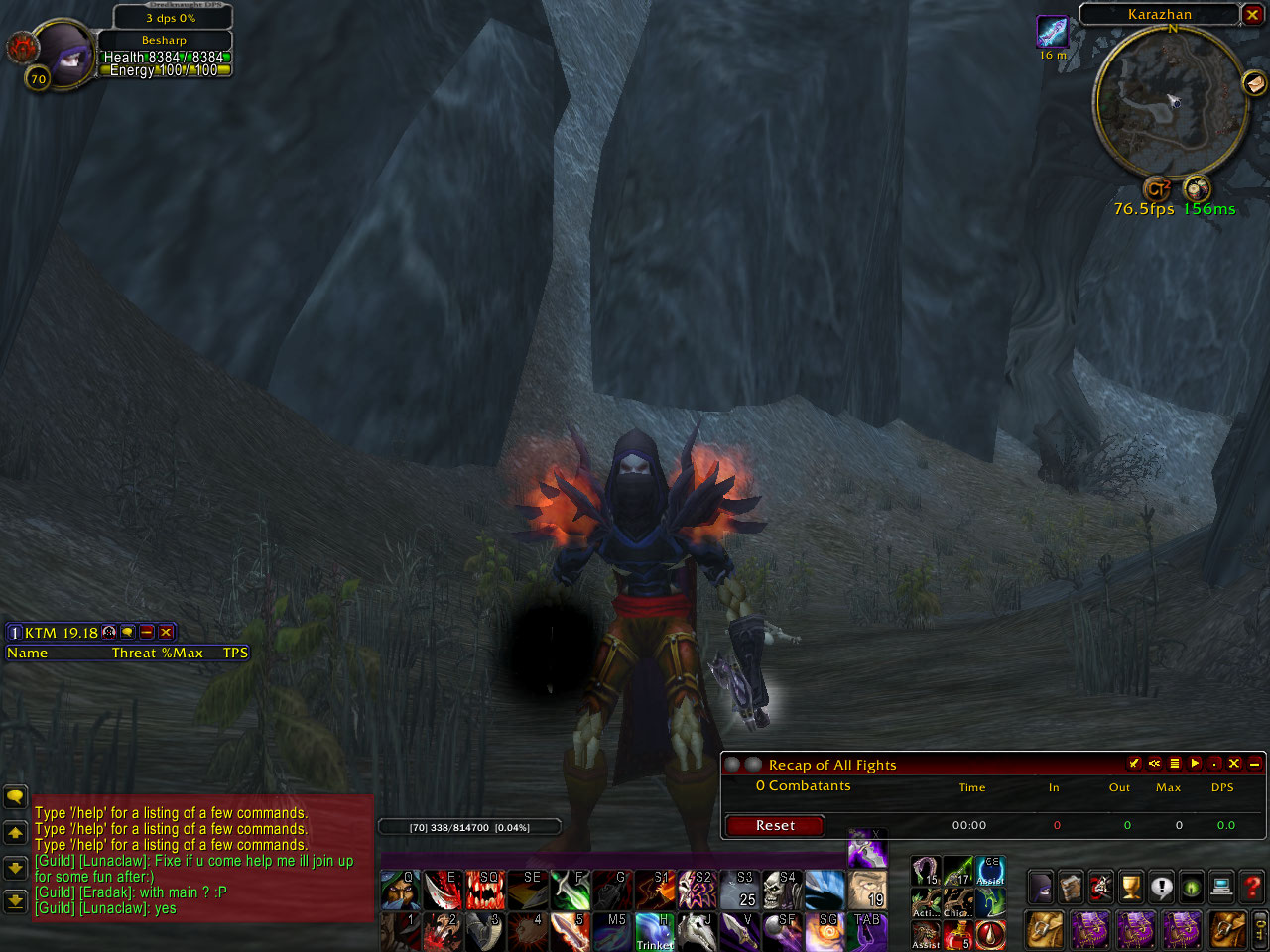Open the character info micro button

tap(1041, 886)
